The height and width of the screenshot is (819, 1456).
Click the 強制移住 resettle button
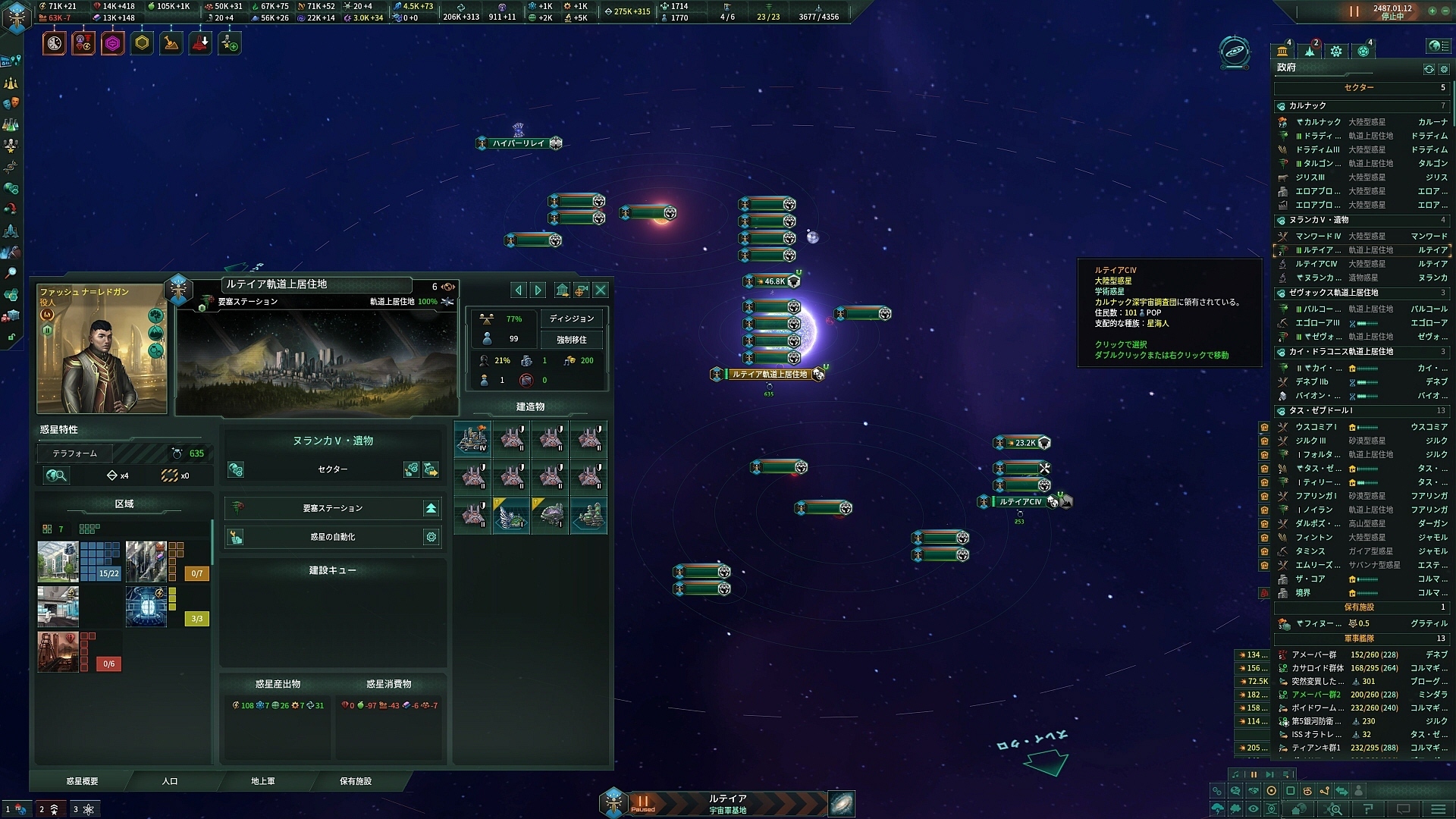[x=572, y=340]
